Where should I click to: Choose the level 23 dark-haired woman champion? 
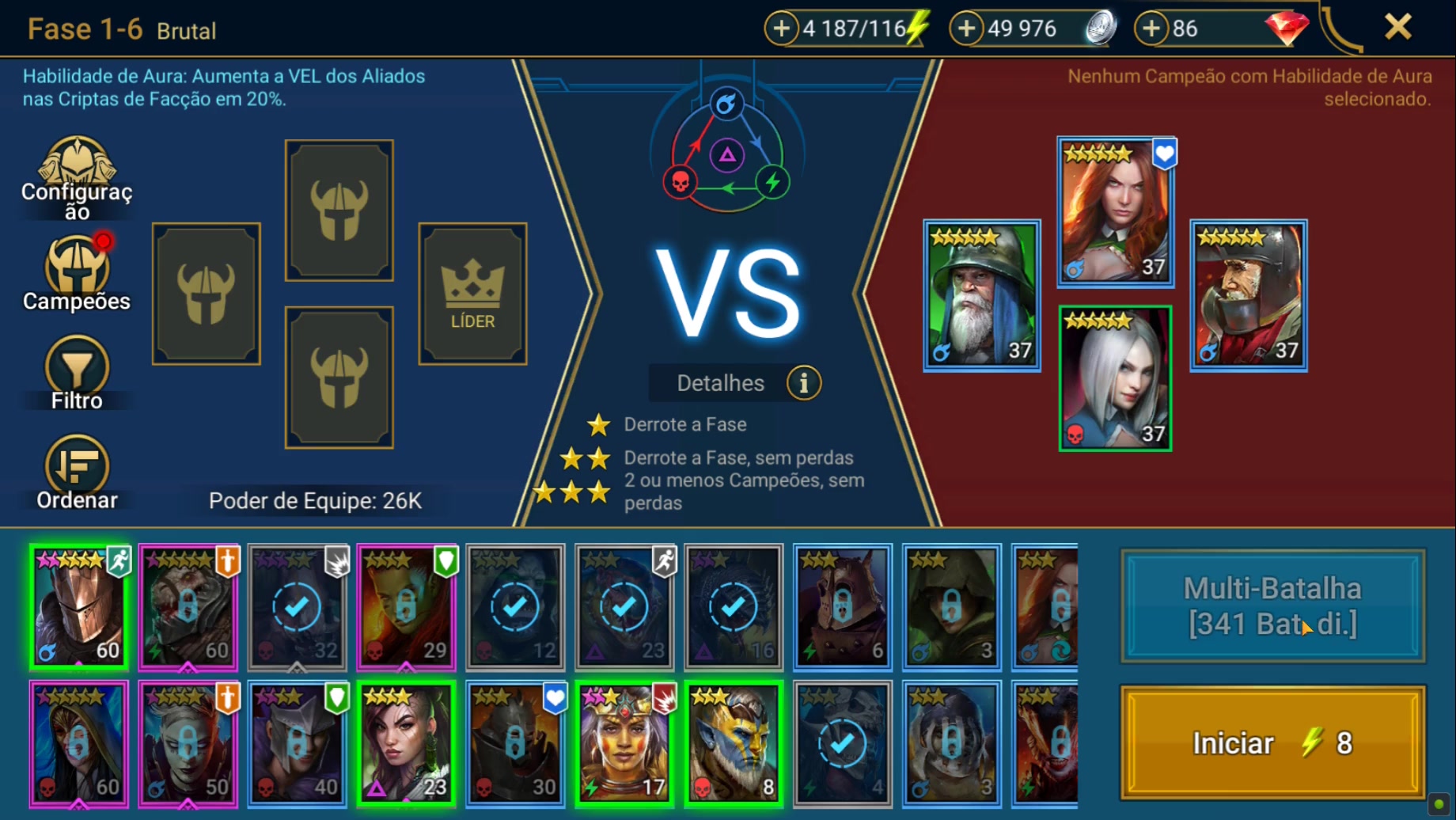coord(406,742)
